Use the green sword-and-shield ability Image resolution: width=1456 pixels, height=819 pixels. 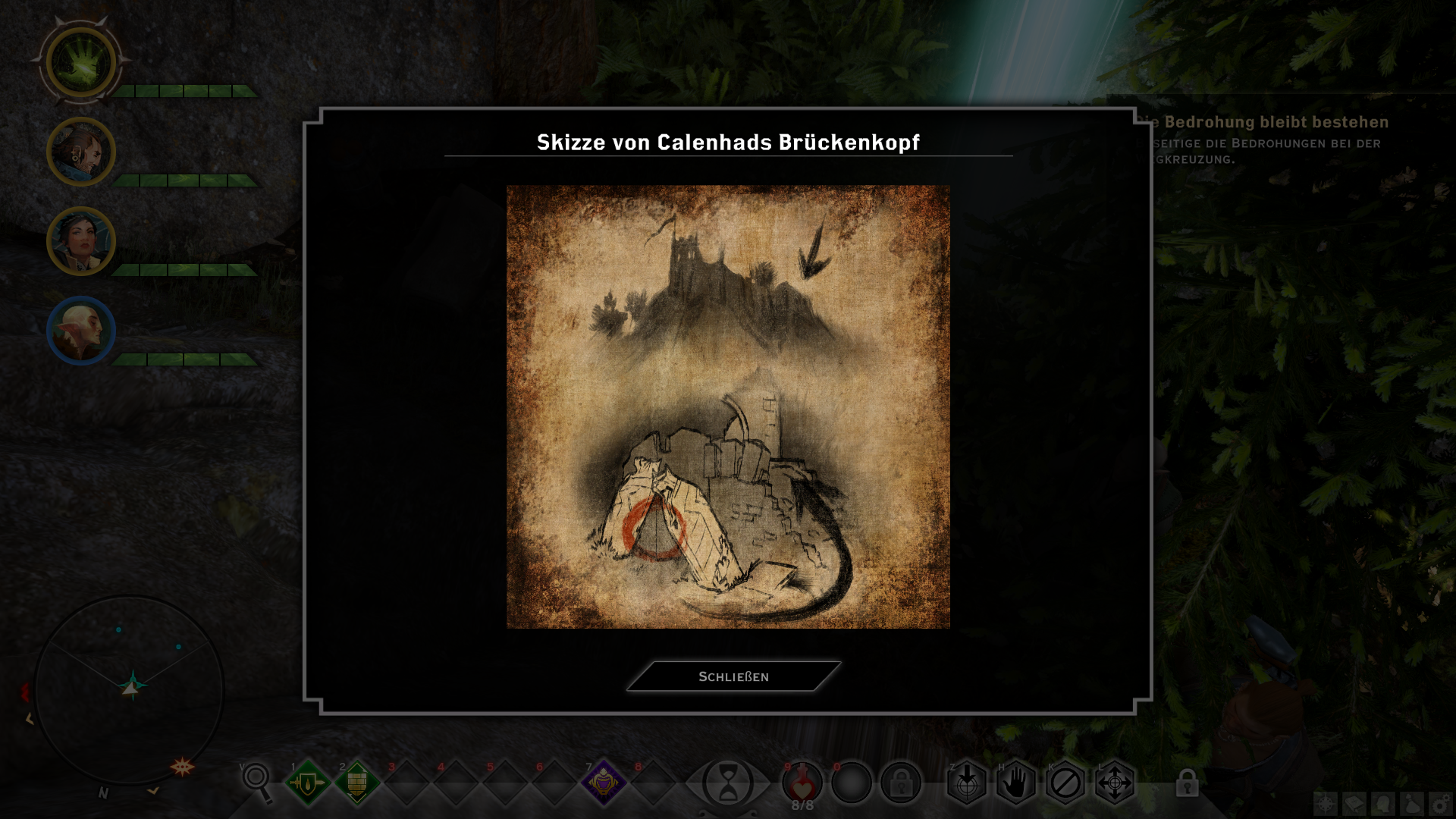click(308, 782)
